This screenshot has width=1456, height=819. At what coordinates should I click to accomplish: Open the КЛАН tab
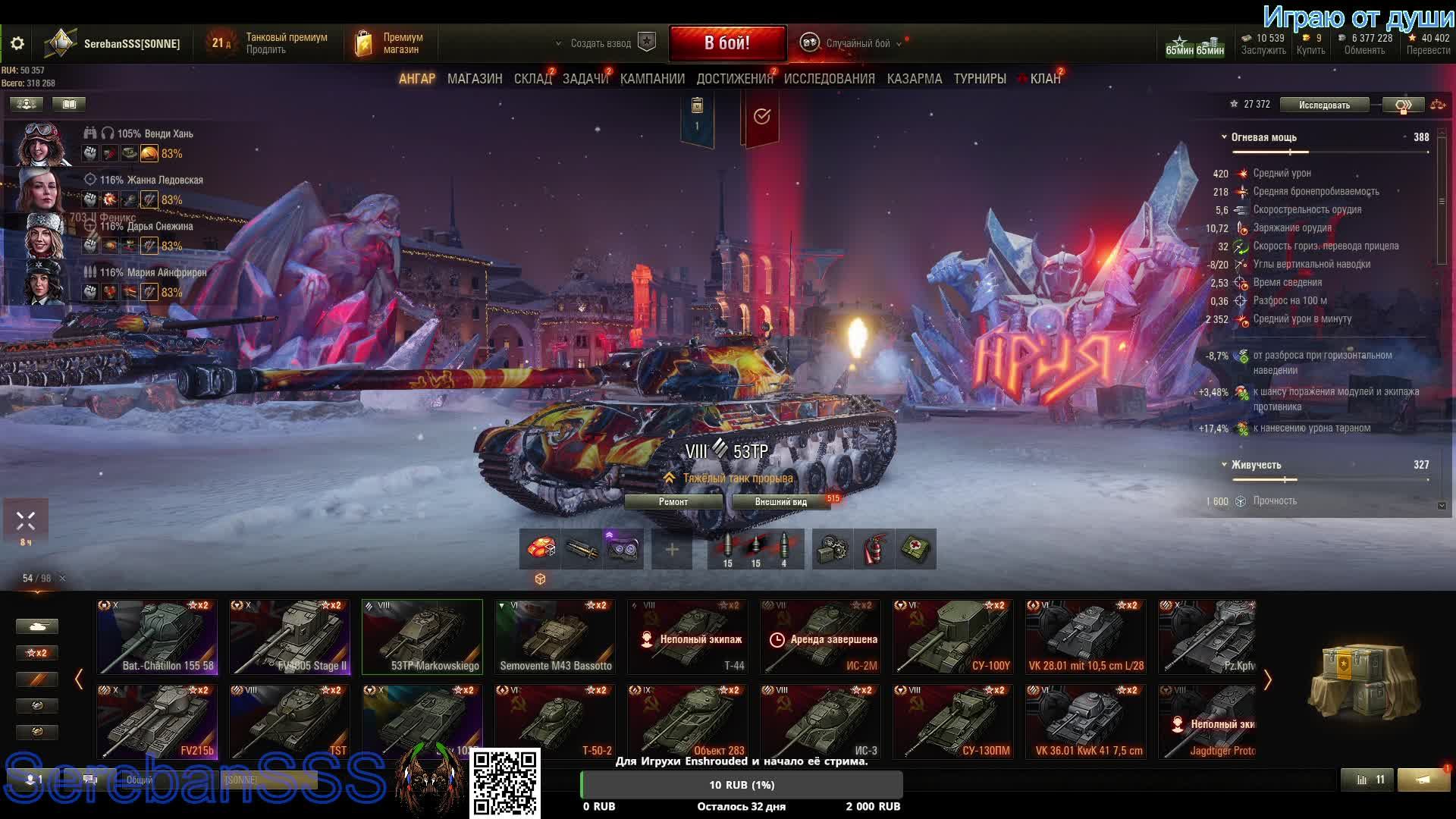pos(1044,79)
